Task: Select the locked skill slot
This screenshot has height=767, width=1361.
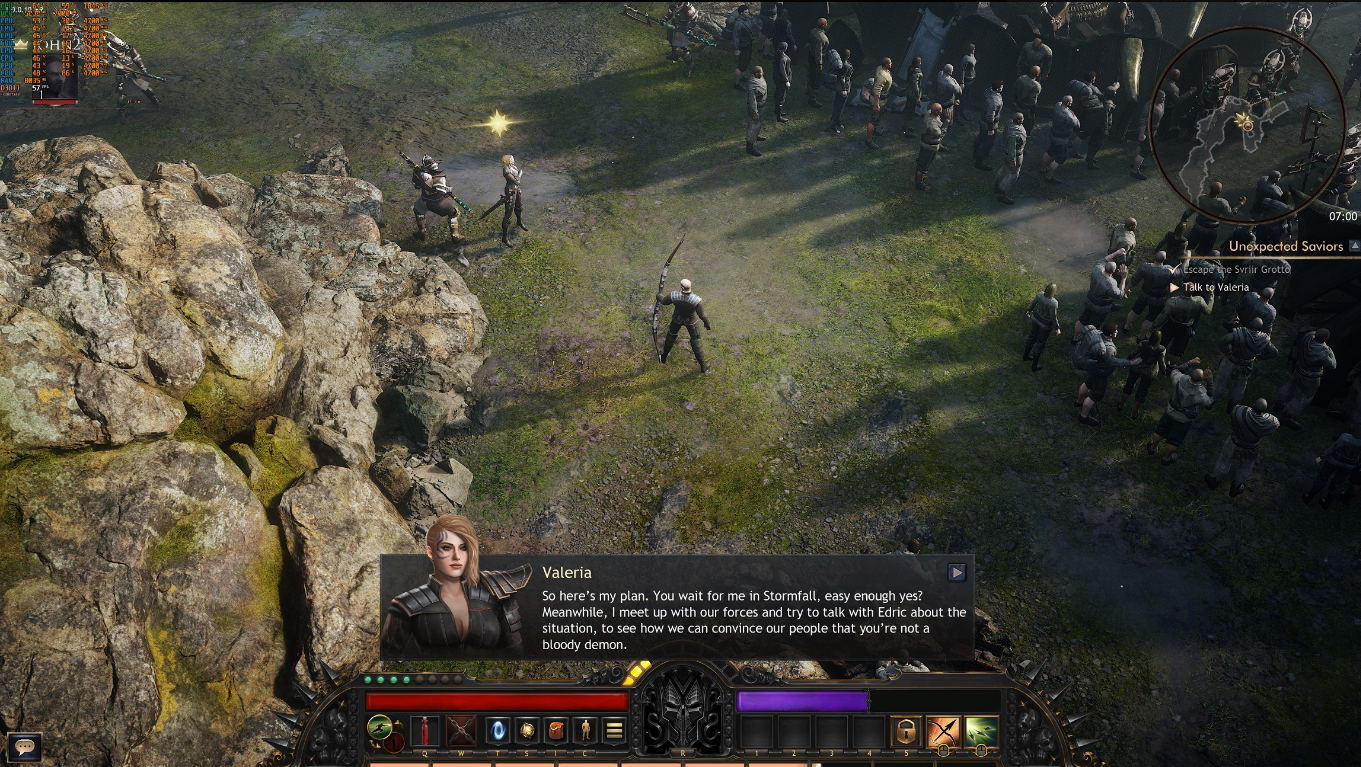Action: point(906,731)
